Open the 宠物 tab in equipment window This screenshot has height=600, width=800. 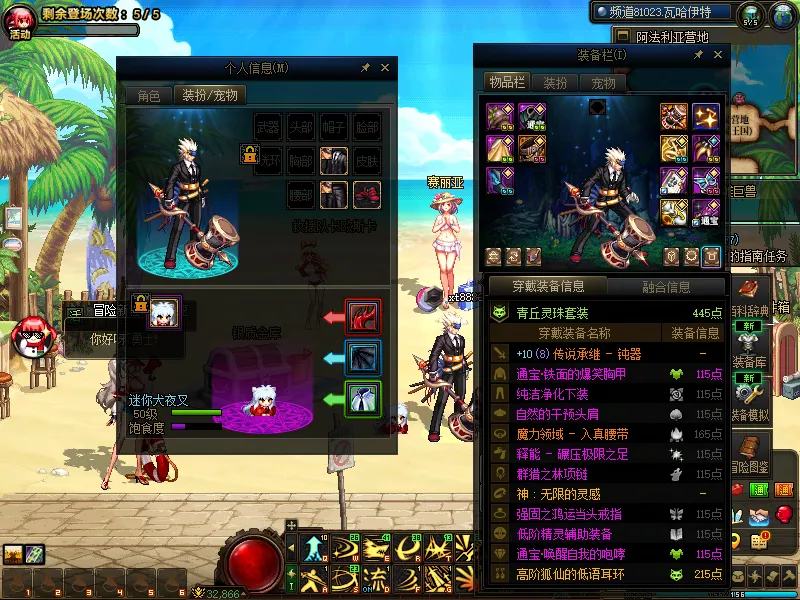pyautogui.click(x=603, y=83)
